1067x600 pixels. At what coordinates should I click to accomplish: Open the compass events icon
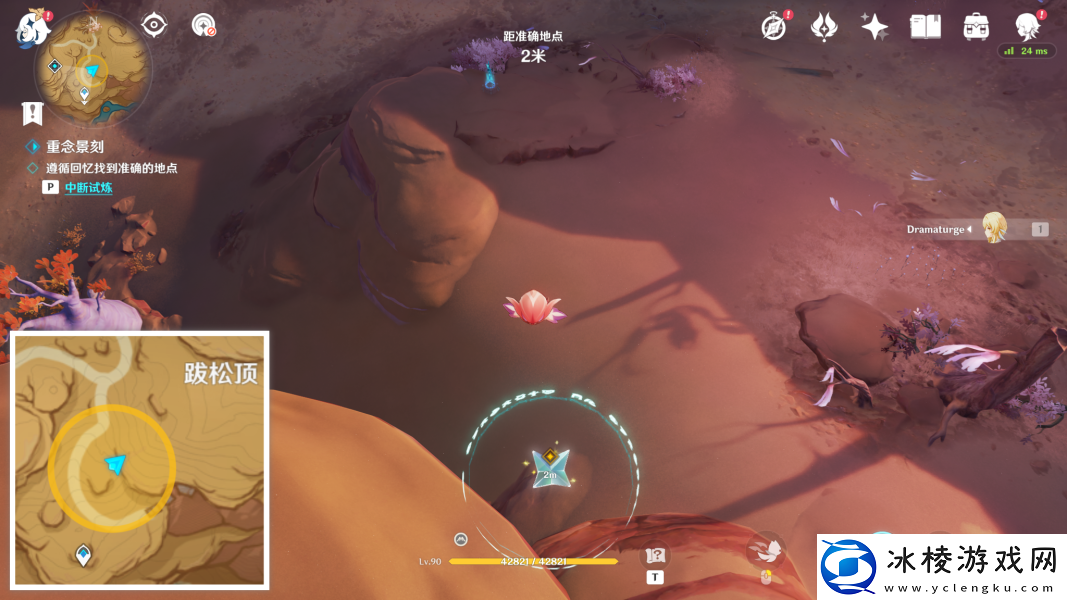(774, 27)
